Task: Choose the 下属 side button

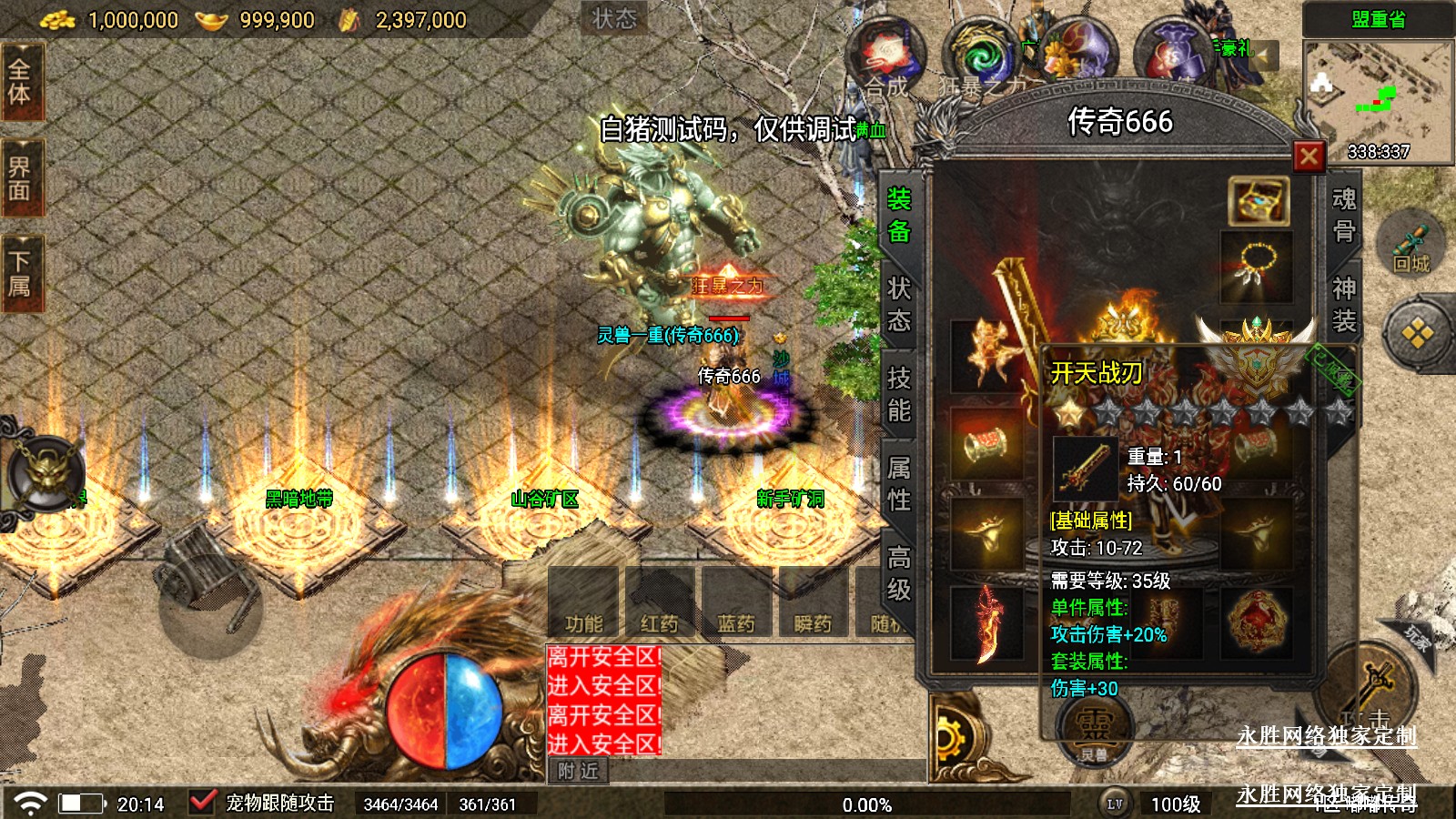Action: pos(20,275)
